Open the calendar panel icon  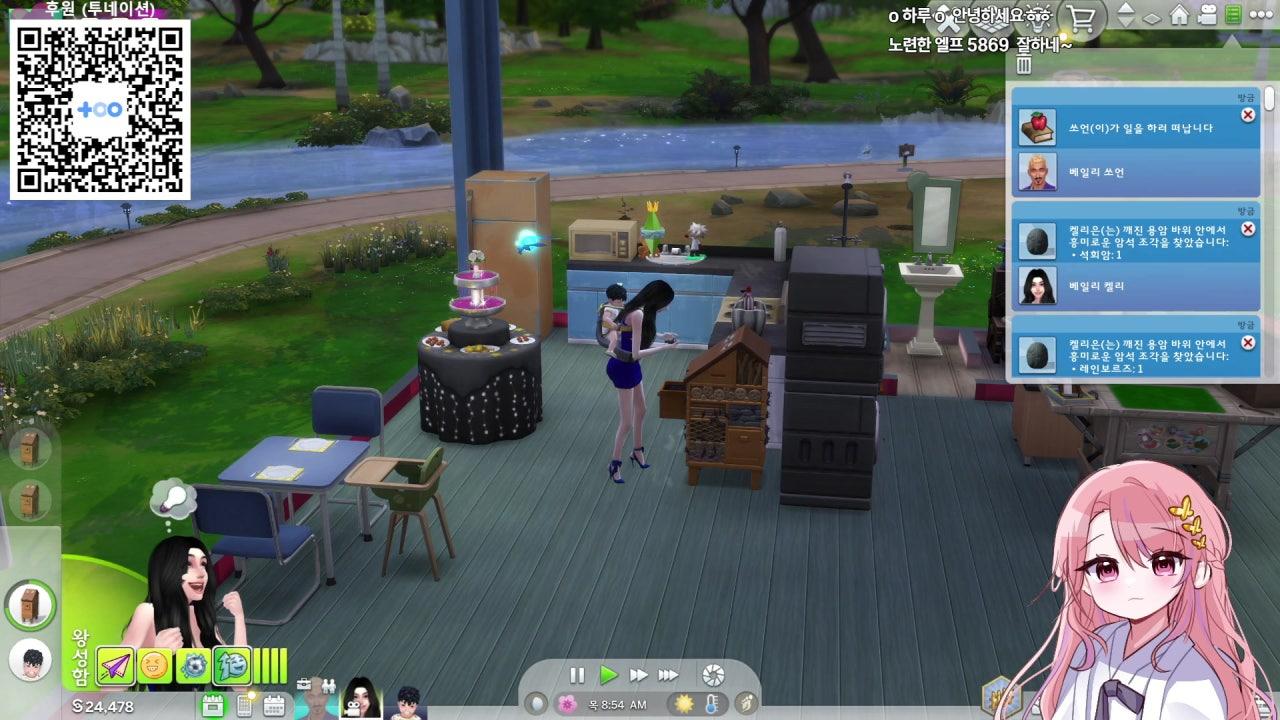275,704
